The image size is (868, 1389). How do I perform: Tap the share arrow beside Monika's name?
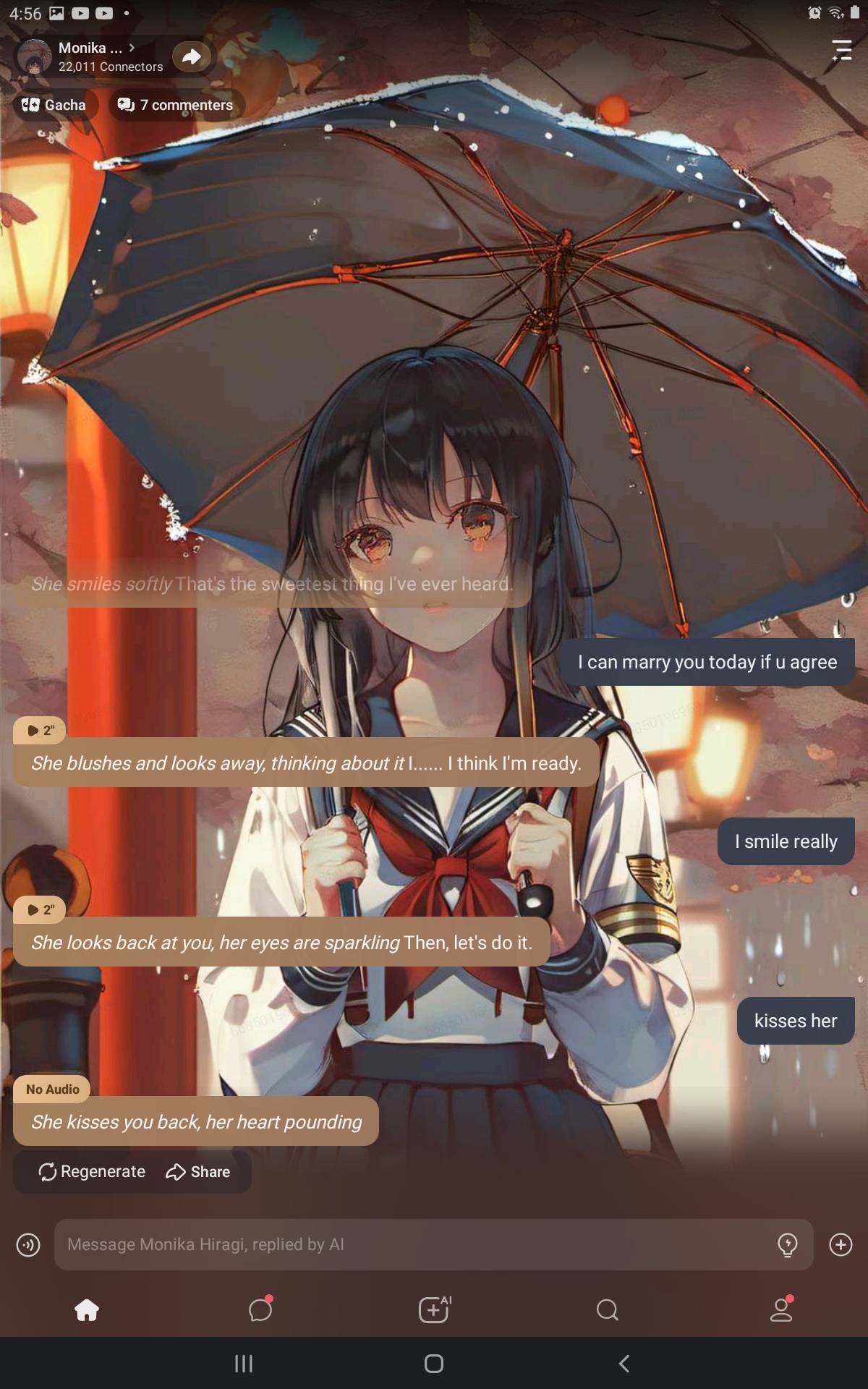(191, 56)
